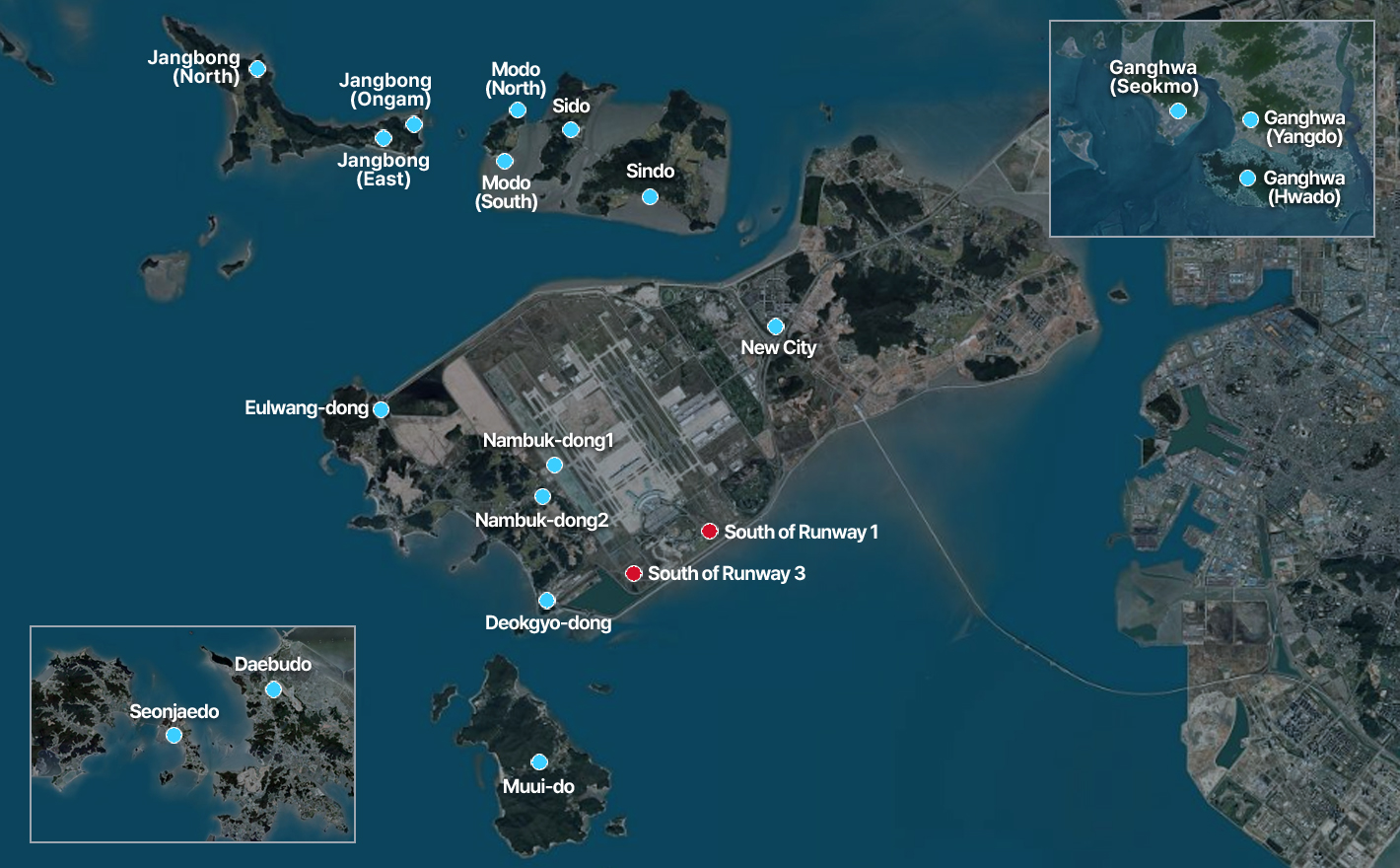Choose the Nambuk-dong2 marker
The image size is (1400, 868).
[542, 496]
